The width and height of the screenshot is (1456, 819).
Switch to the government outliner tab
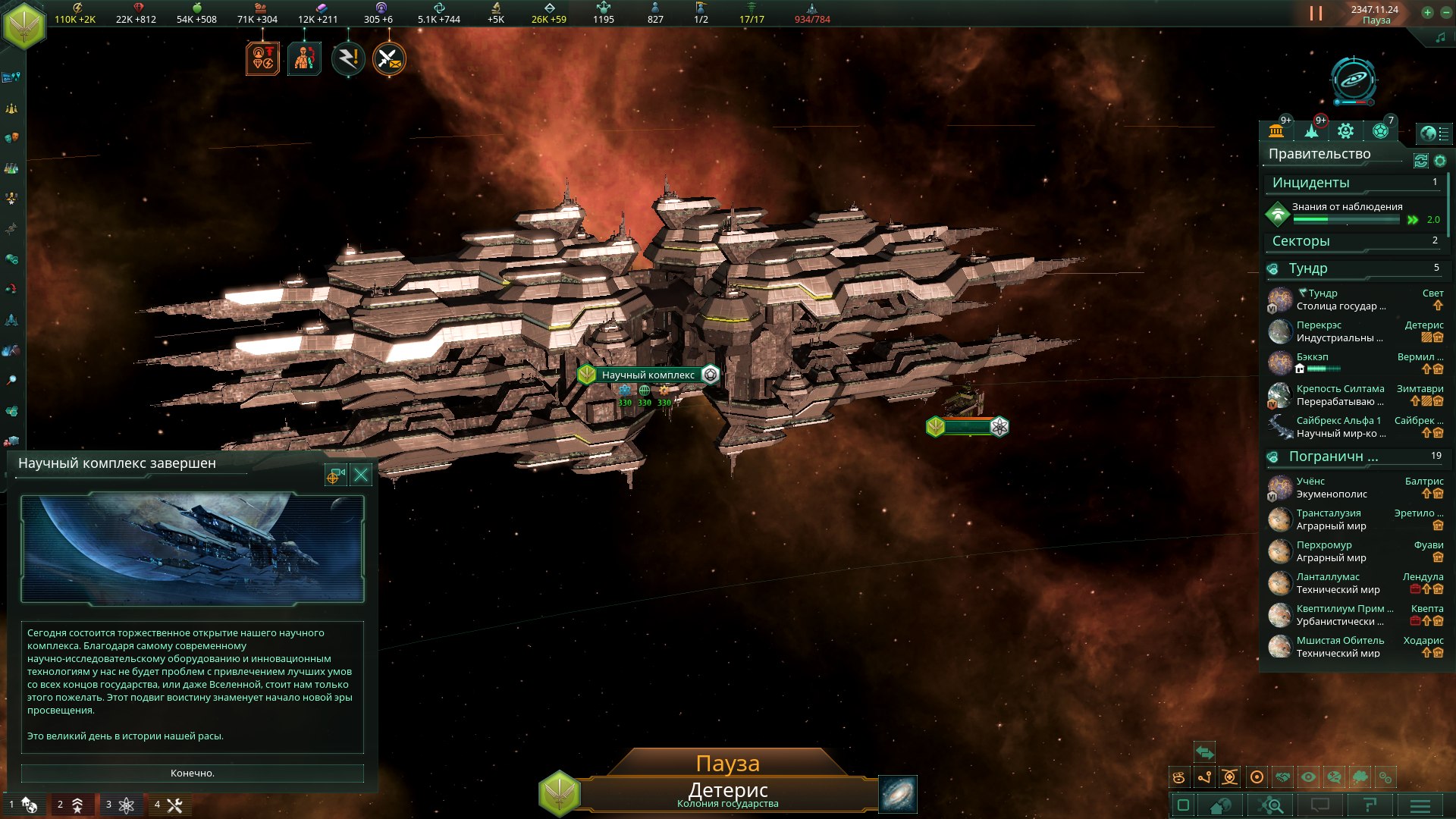(x=1276, y=131)
